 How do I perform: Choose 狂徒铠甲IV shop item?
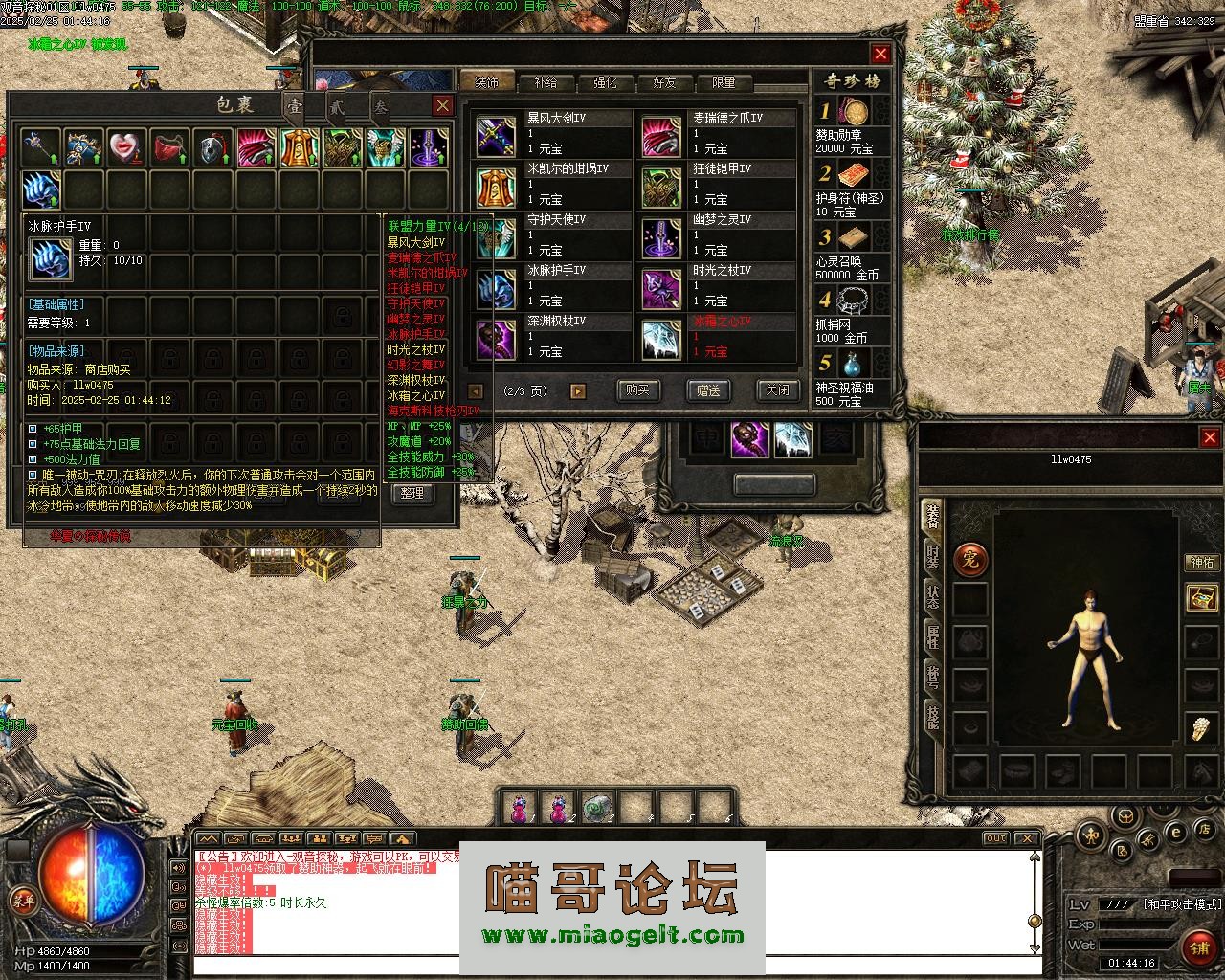[x=718, y=185]
